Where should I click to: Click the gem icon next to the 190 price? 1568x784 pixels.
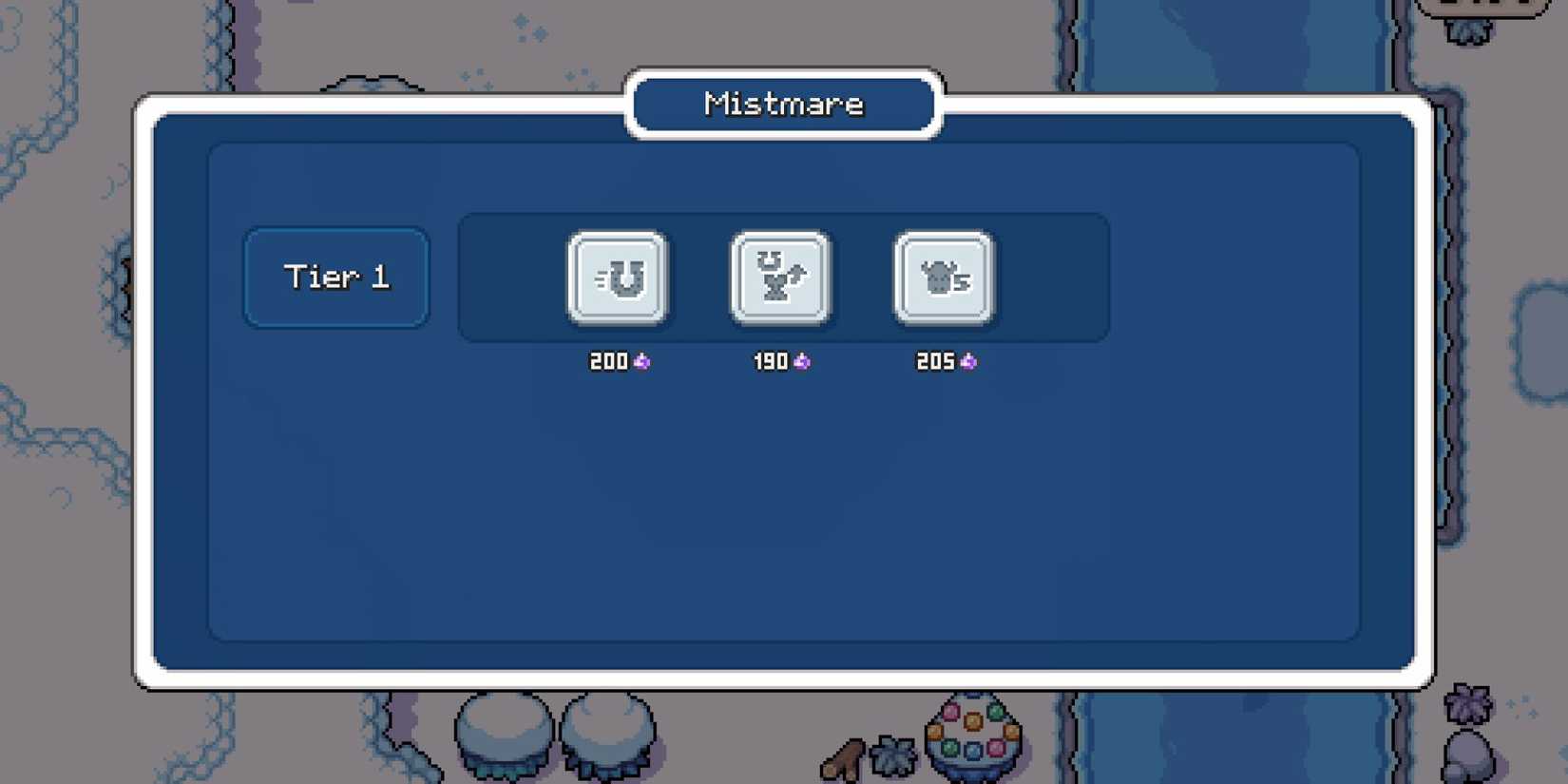pos(804,361)
